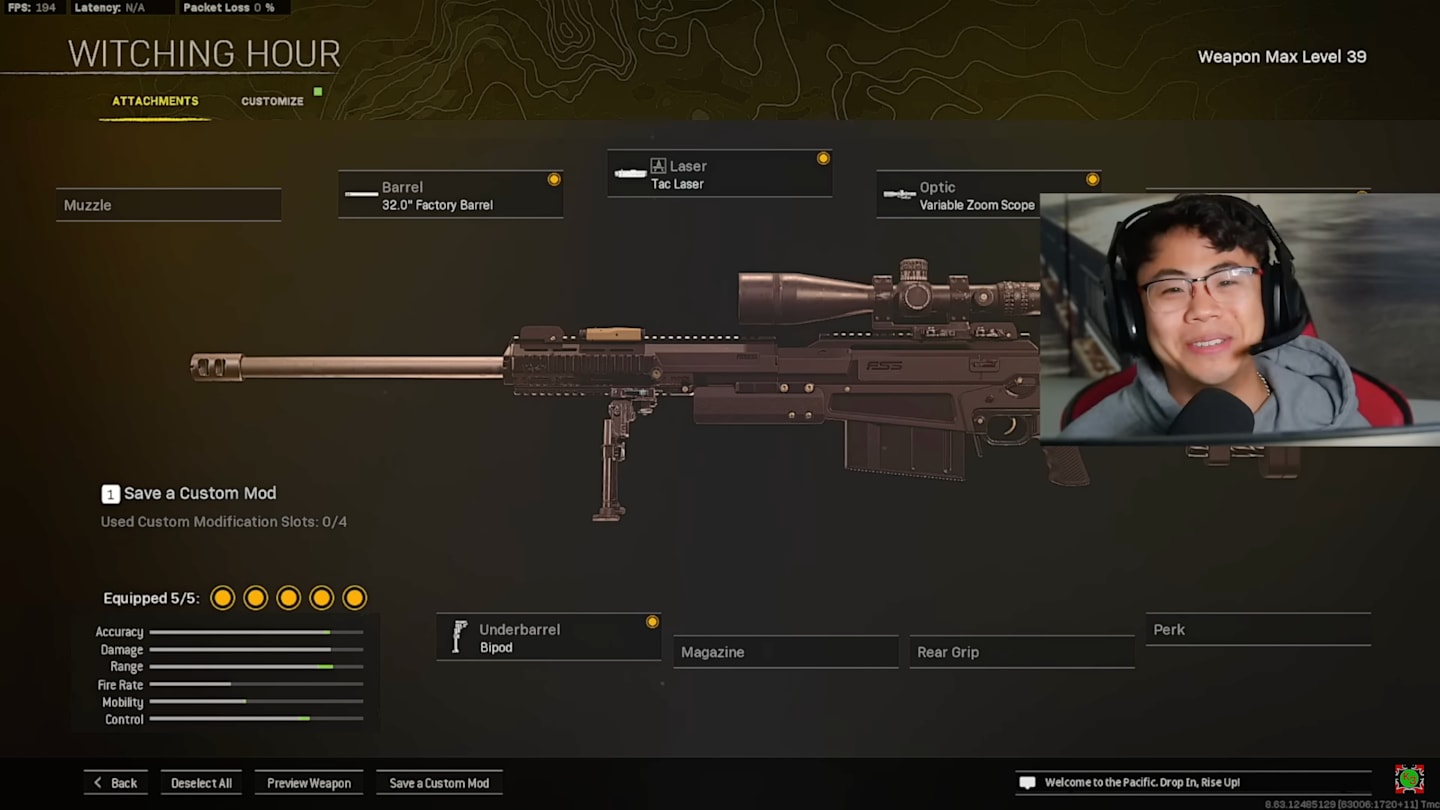1440x810 pixels.
Task: Activate Preview Weapon
Action: (308, 783)
